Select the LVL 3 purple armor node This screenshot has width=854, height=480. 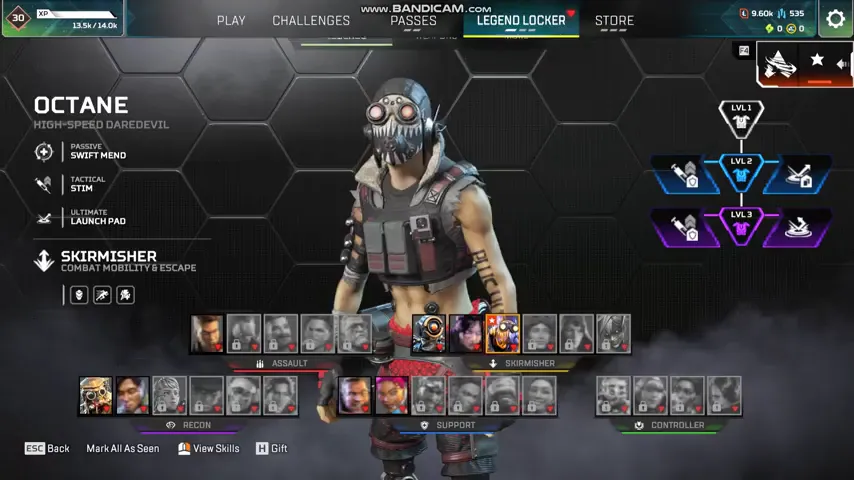click(741, 226)
